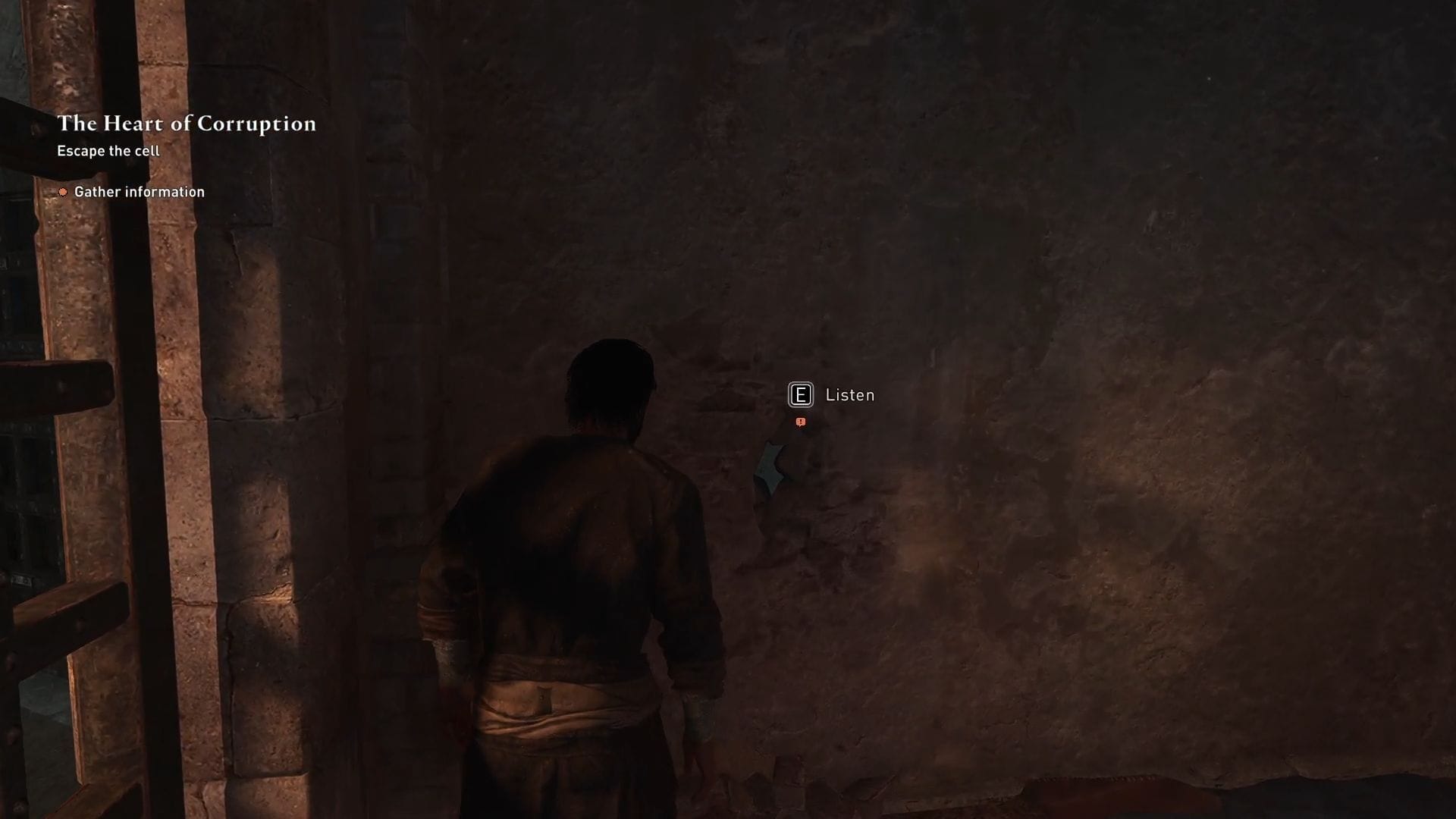
Task: Click the Escape the cell objective header
Action: [107, 151]
